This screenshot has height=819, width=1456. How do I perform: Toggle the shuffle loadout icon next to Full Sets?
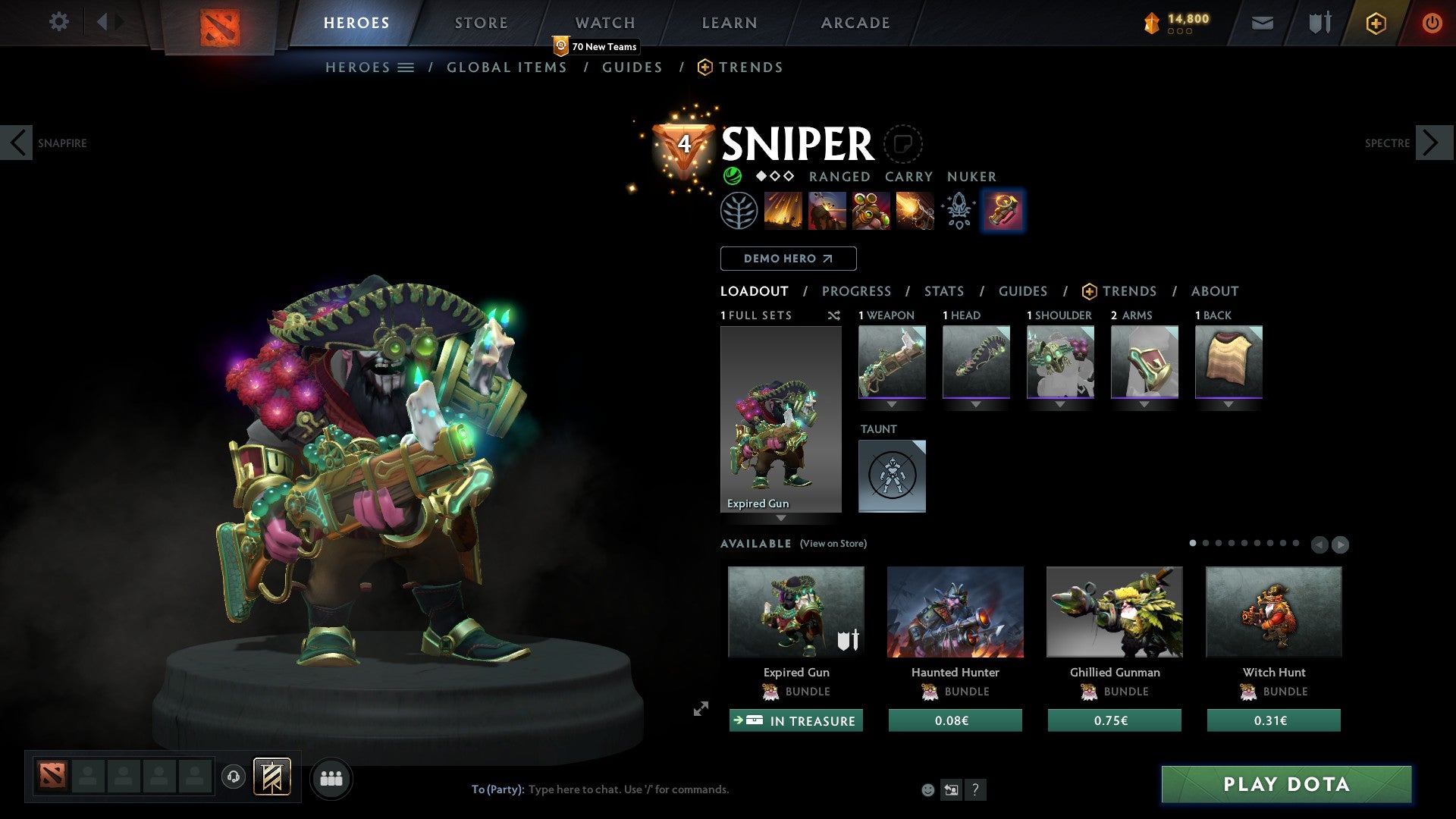pos(834,315)
